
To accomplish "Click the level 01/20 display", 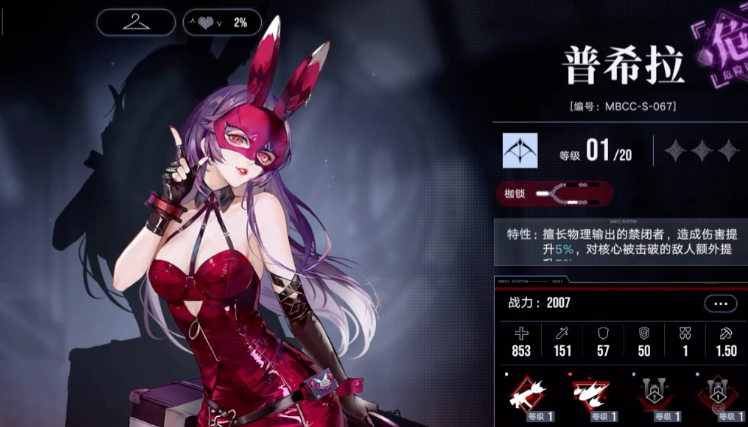I will pyautogui.click(x=595, y=152).
